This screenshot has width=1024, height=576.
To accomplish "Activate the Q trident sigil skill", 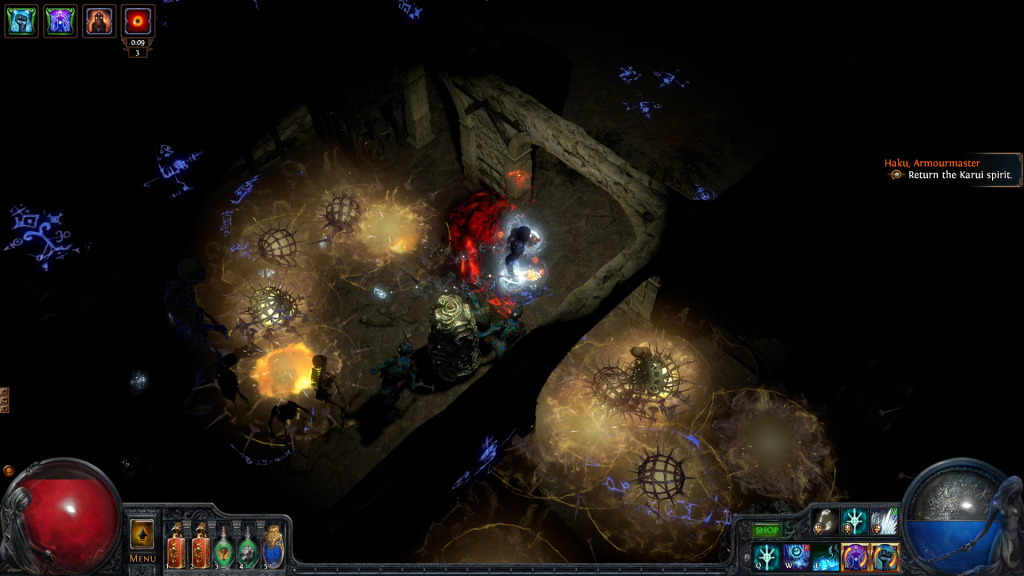I will [x=767, y=557].
